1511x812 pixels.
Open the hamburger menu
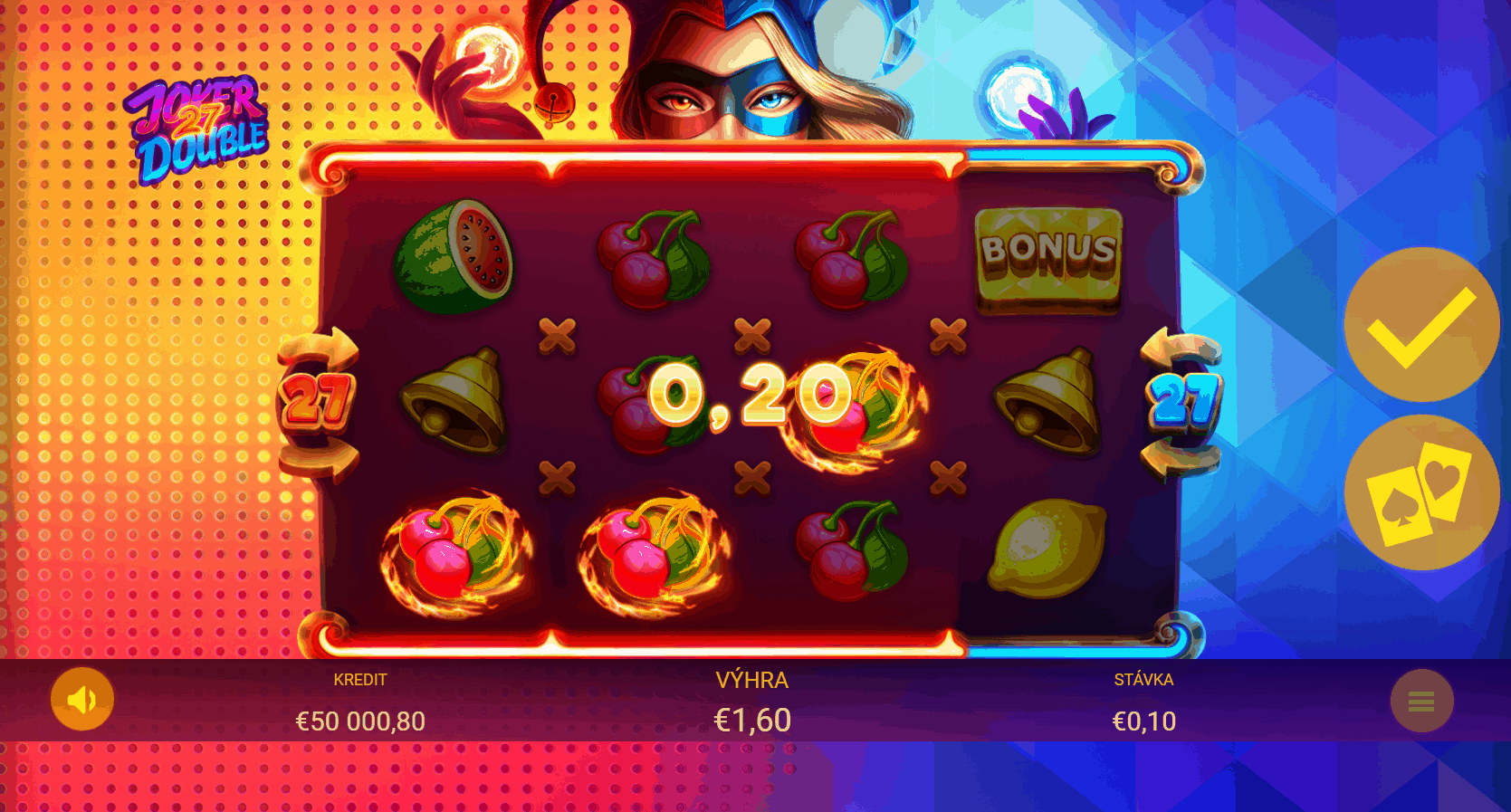(x=1421, y=701)
